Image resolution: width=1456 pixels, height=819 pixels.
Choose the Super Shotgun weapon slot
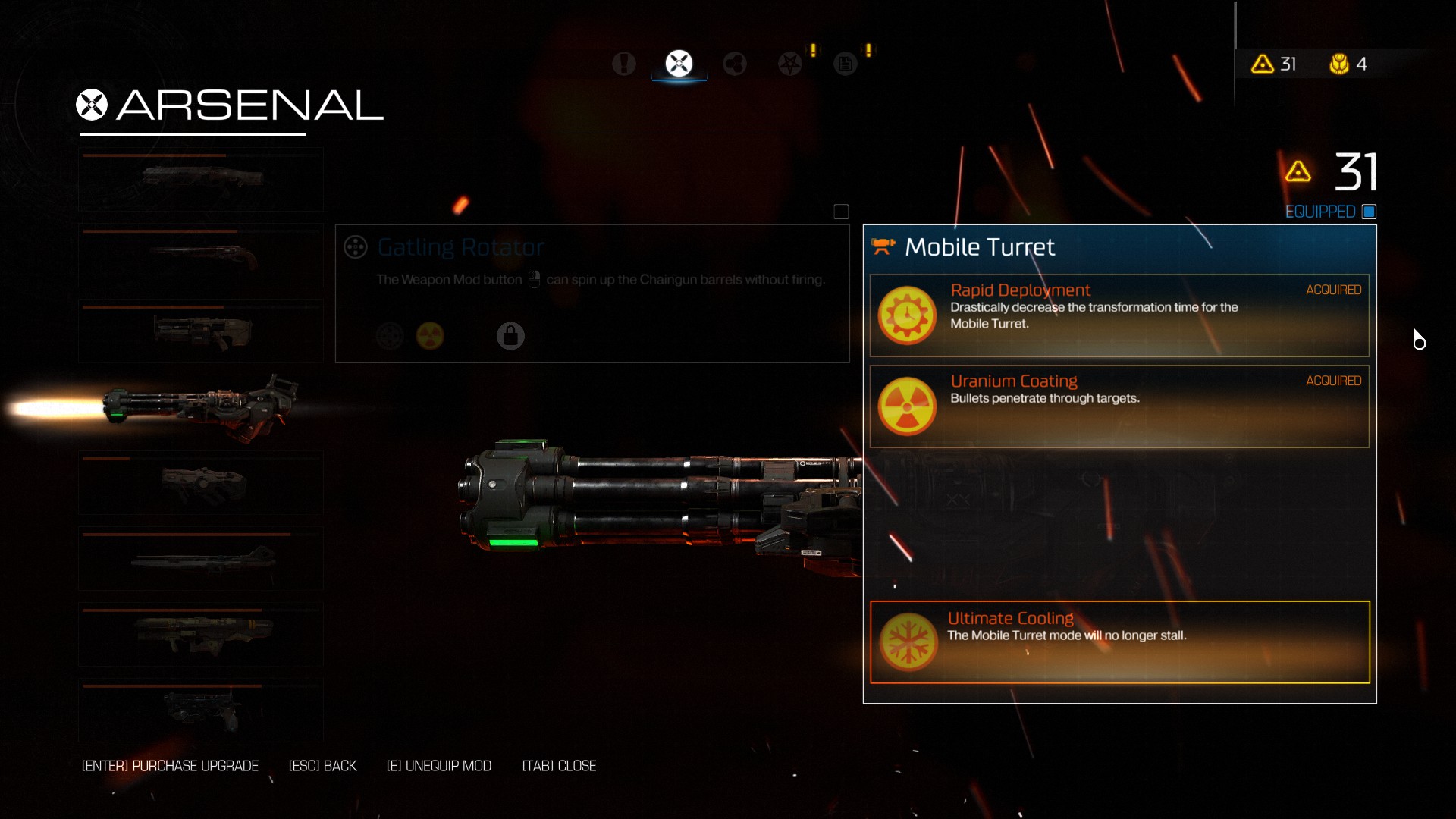click(x=201, y=256)
